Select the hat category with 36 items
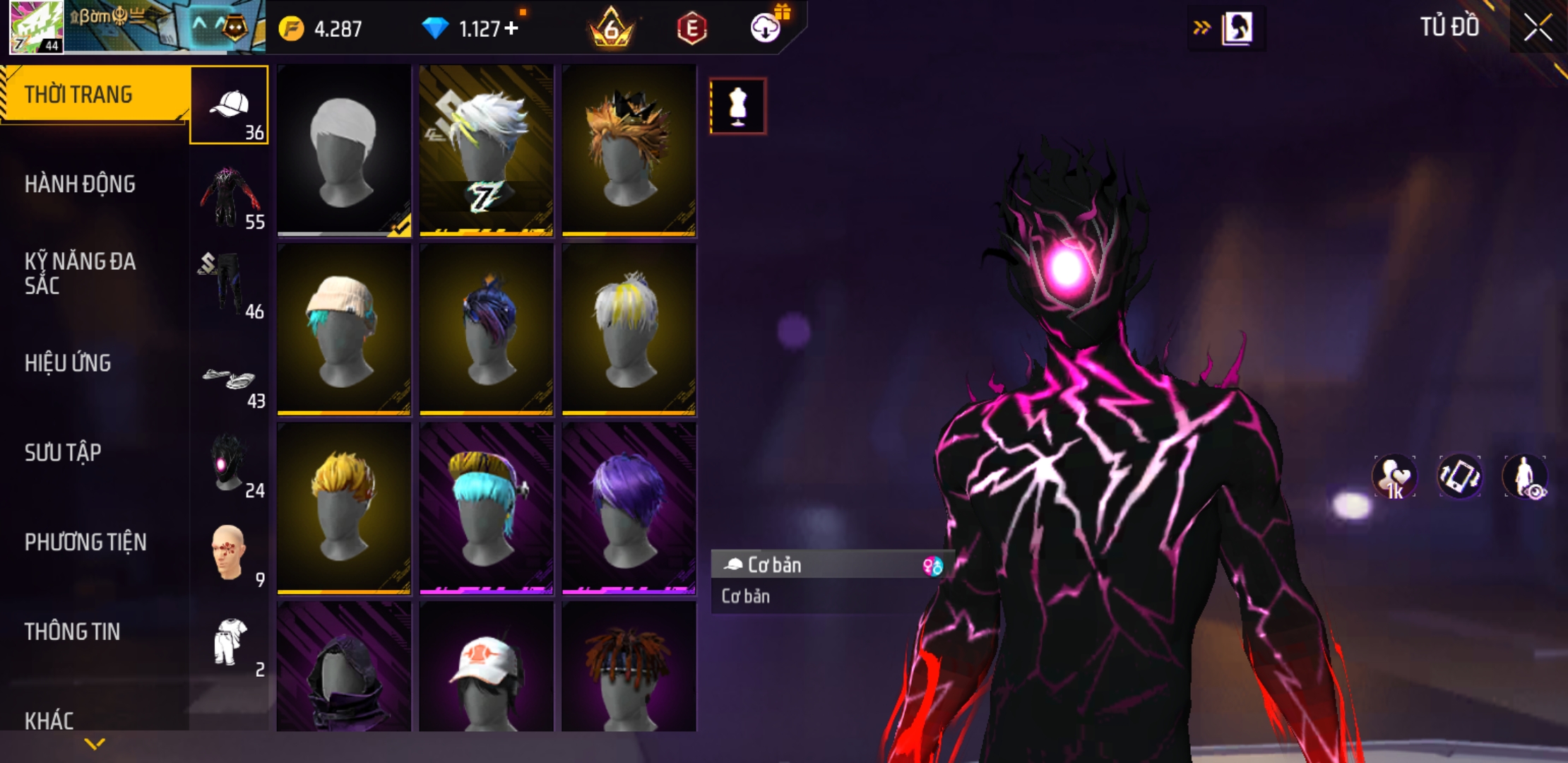1568x763 pixels. click(x=230, y=106)
